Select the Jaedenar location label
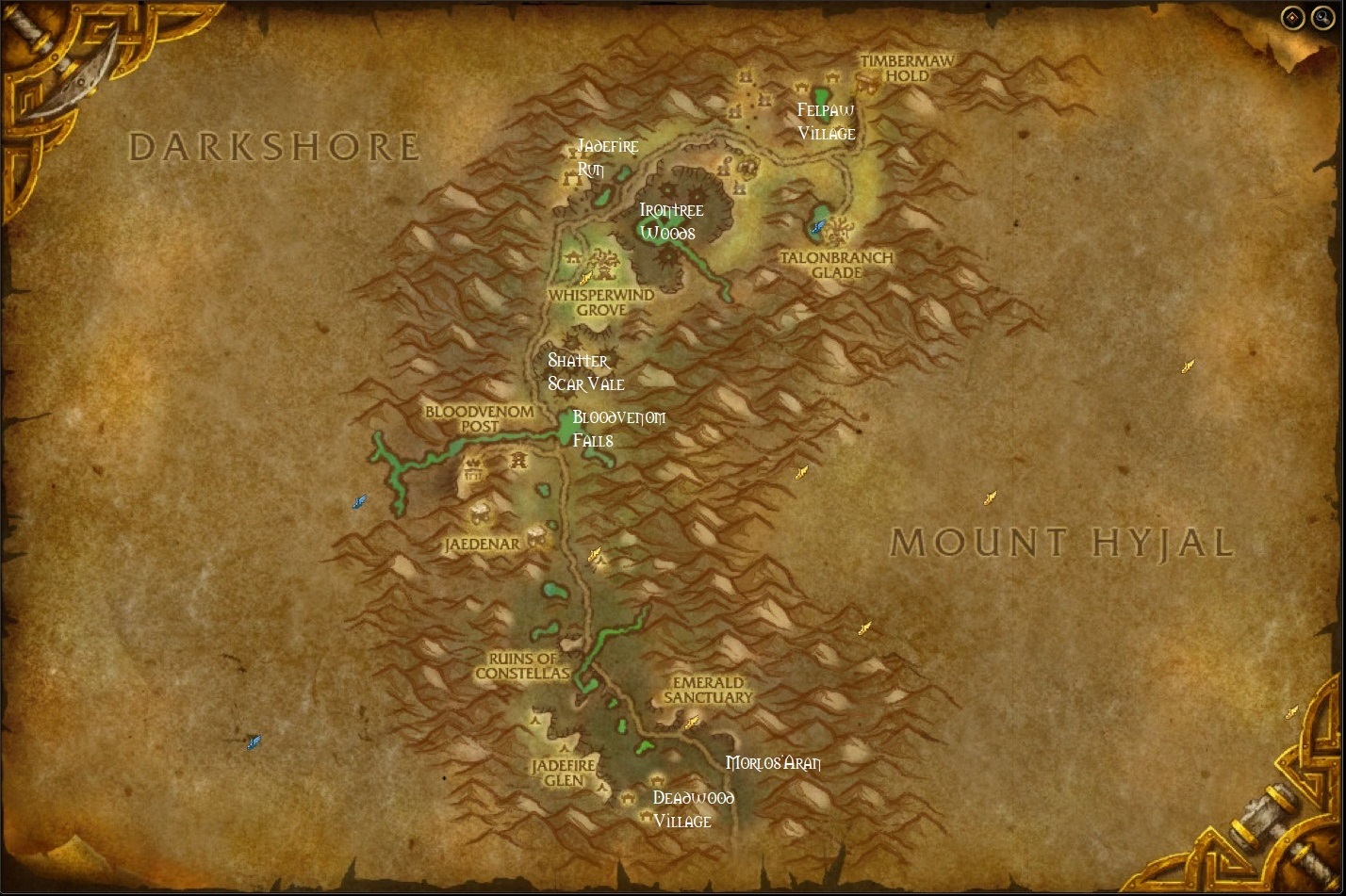Screen dimensions: 1346x896 482,545
